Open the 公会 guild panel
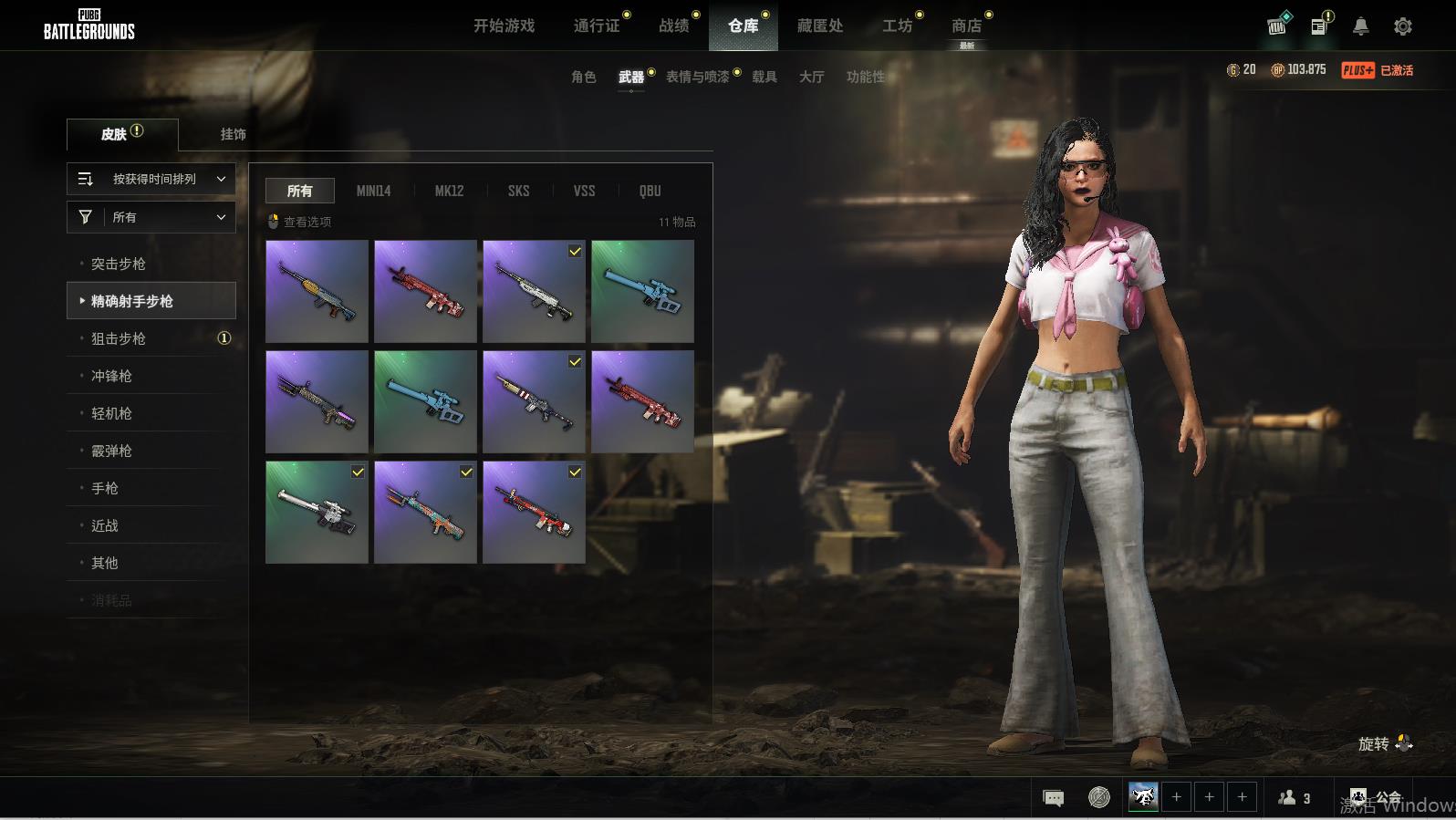The image size is (1456, 820). coord(1376,798)
